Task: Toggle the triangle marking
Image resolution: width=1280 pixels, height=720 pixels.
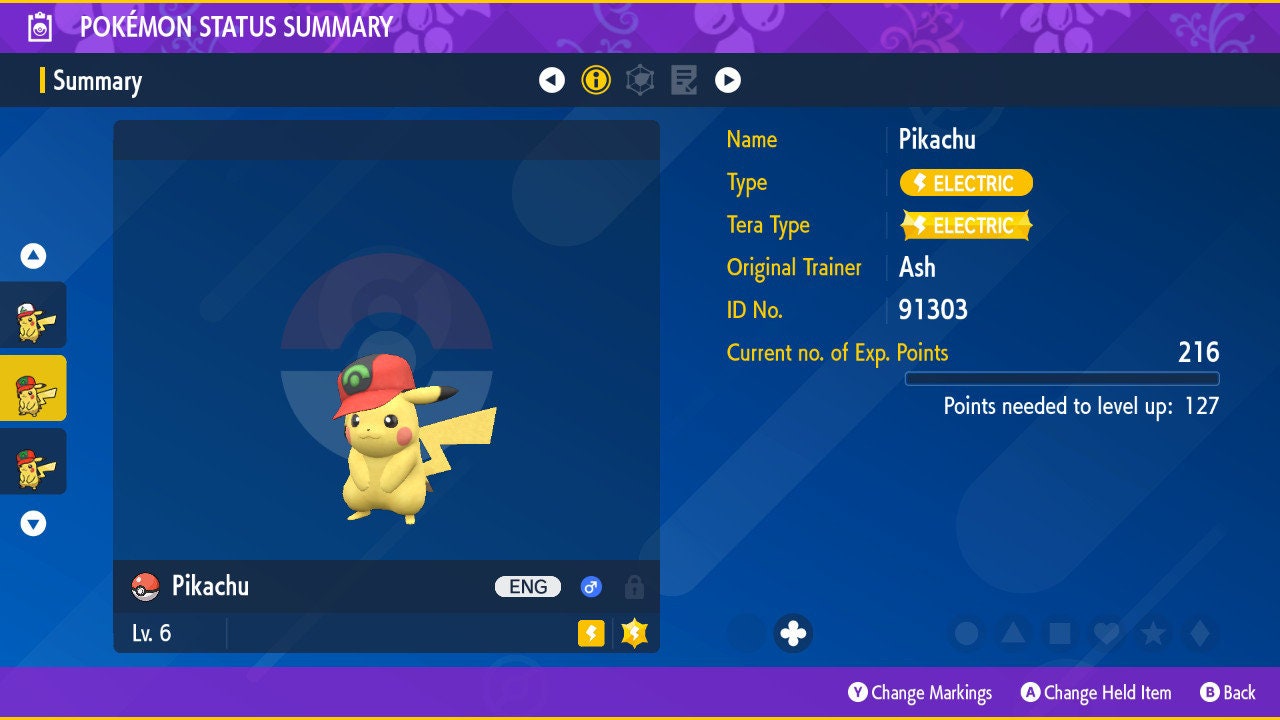Action: click(x=1013, y=633)
